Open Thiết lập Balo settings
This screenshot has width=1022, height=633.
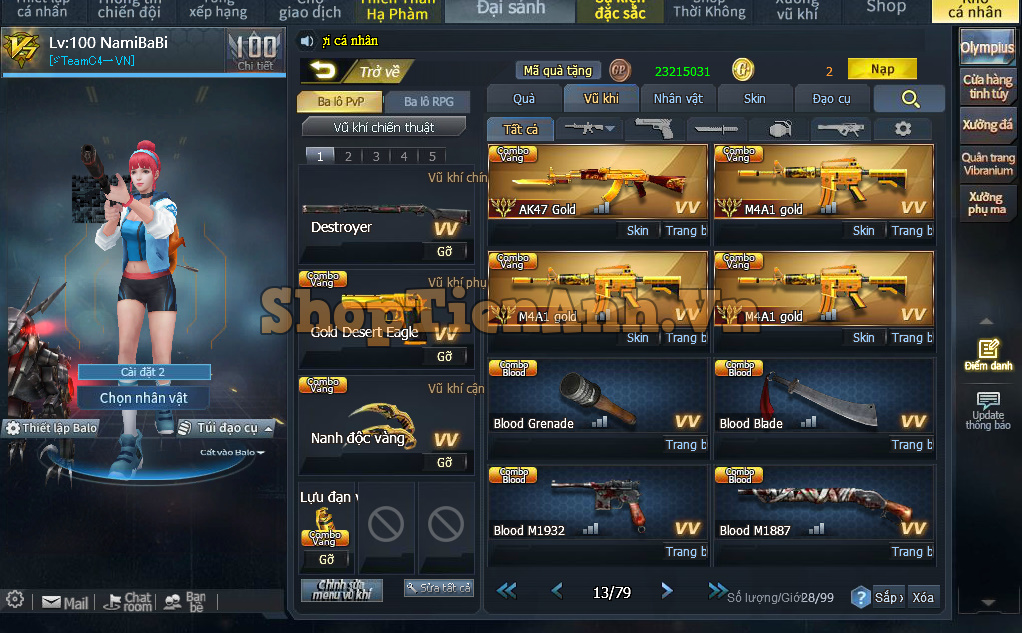click(x=52, y=428)
